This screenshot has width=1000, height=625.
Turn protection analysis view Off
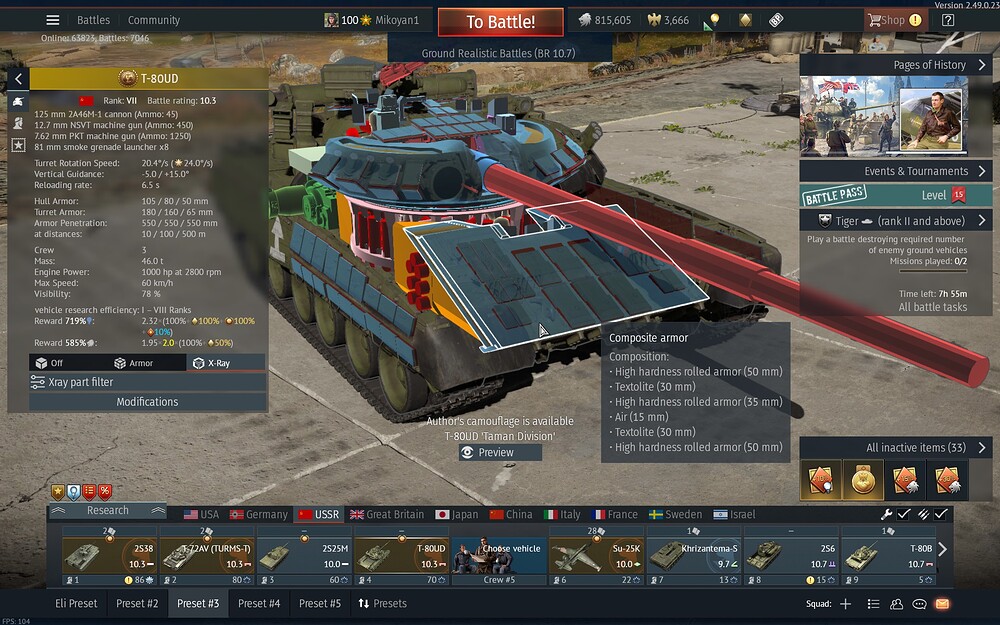[x=50, y=363]
